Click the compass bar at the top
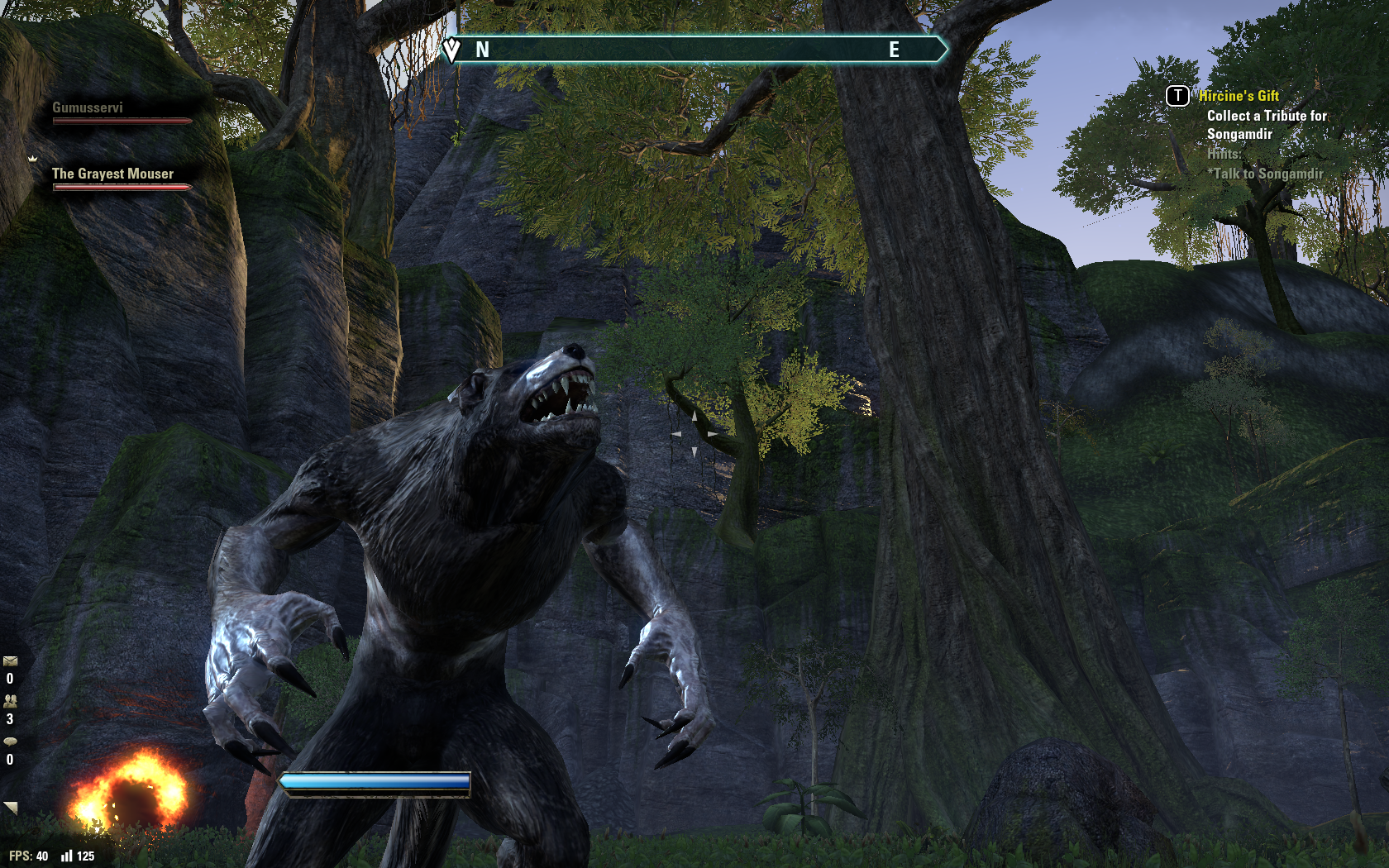The width and height of the screenshot is (1389, 868). (694, 50)
